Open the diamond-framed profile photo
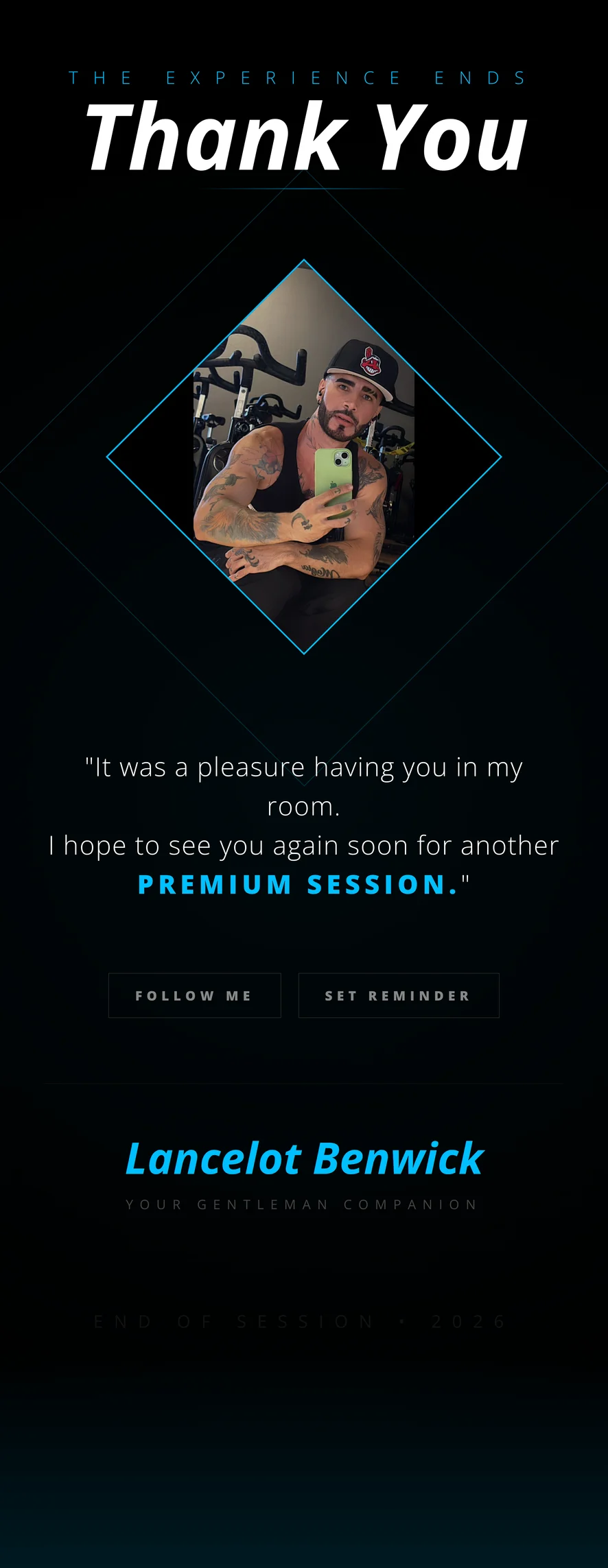Image resolution: width=608 pixels, height=1568 pixels. tap(304, 457)
